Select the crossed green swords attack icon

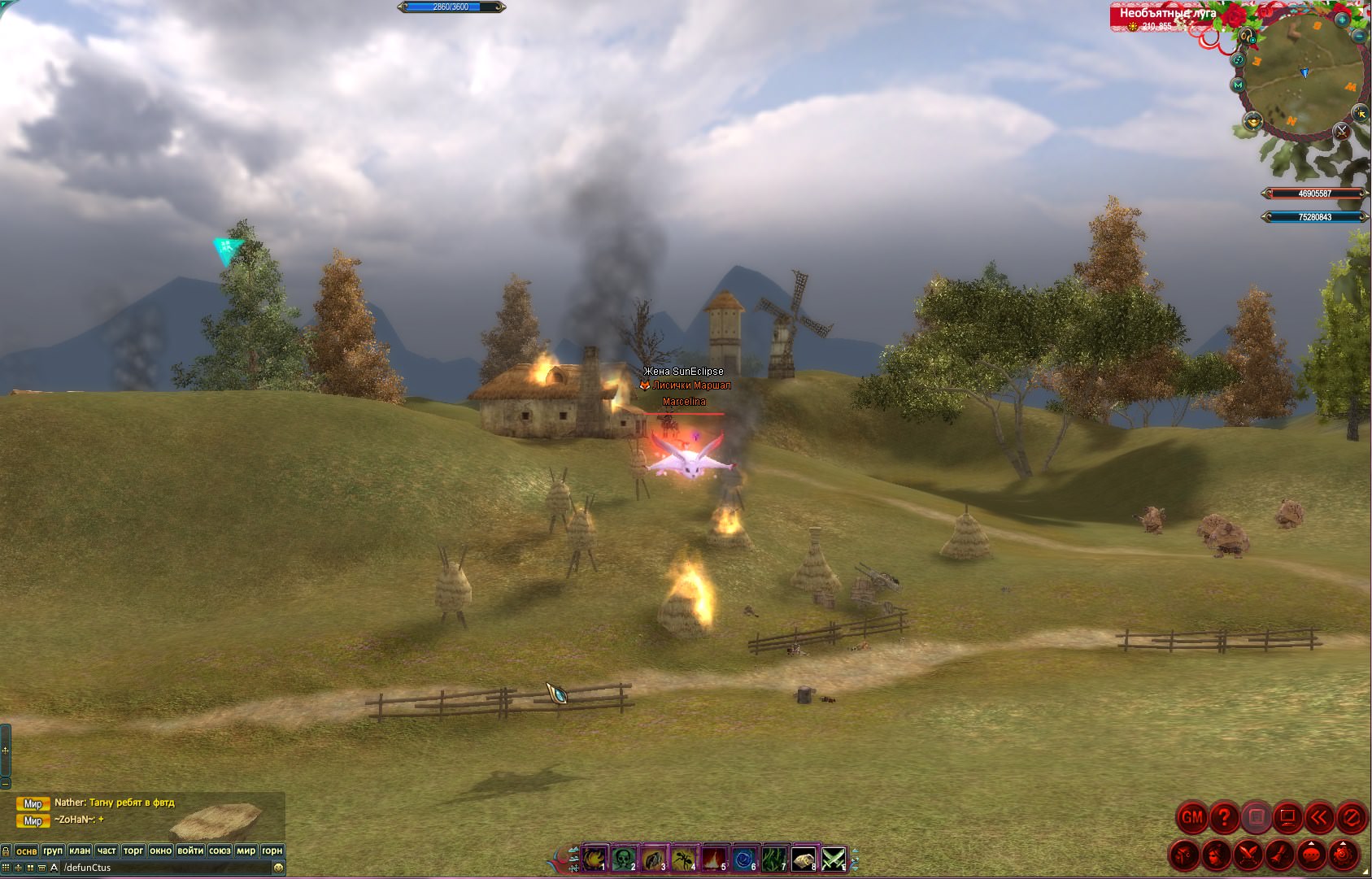pos(834,859)
